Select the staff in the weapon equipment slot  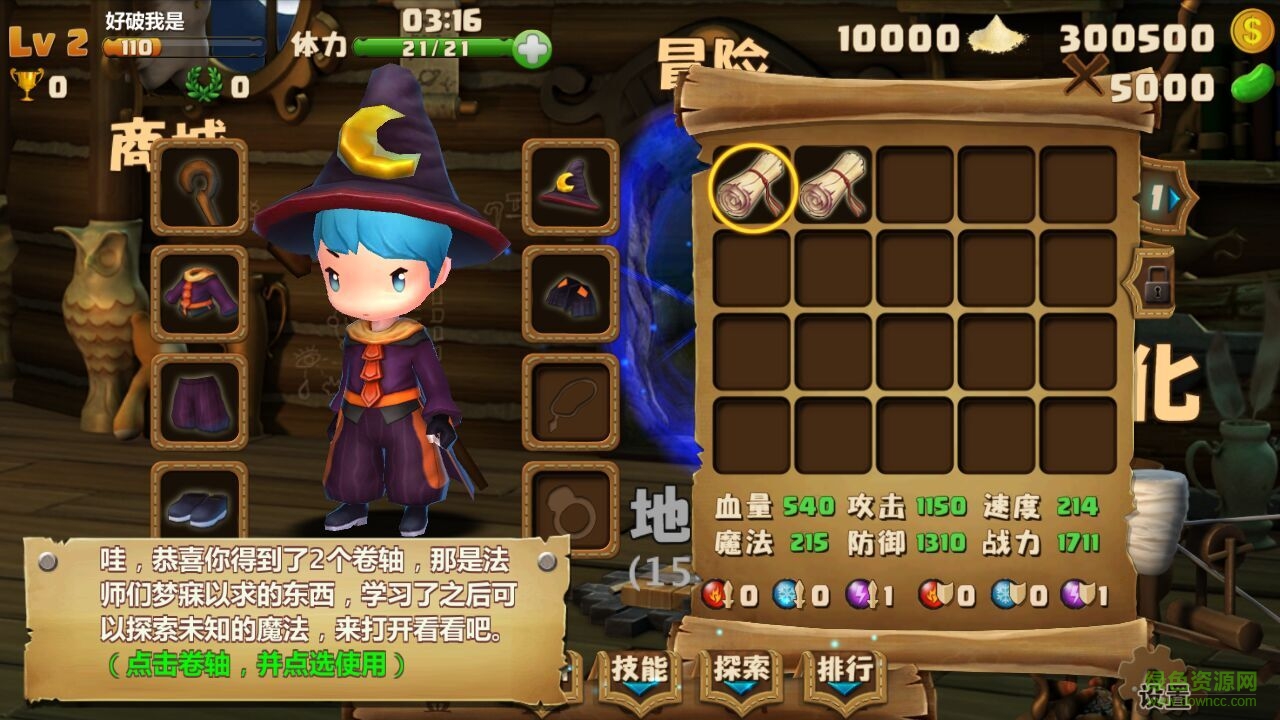tap(197, 190)
